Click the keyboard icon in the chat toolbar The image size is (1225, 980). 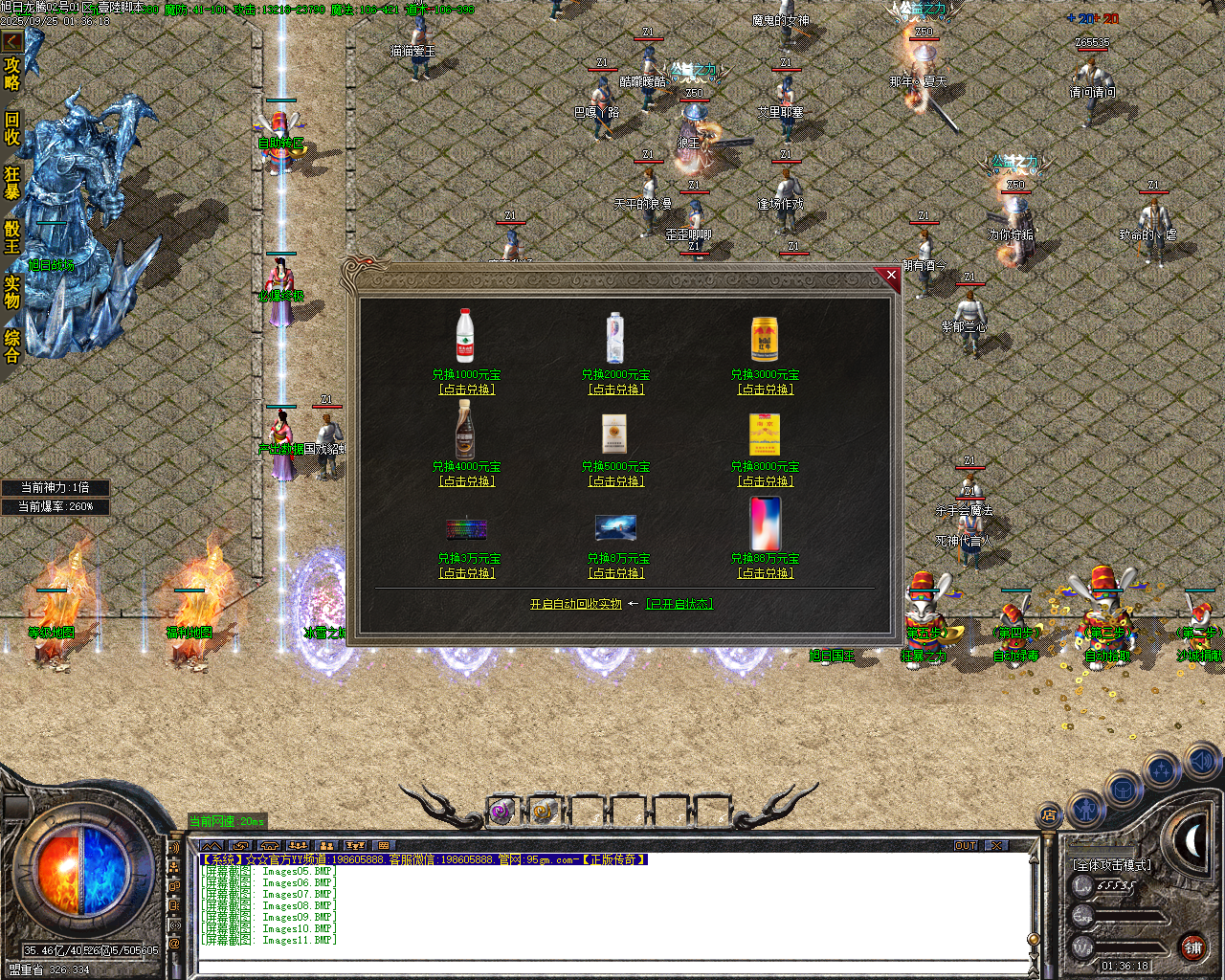384,846
